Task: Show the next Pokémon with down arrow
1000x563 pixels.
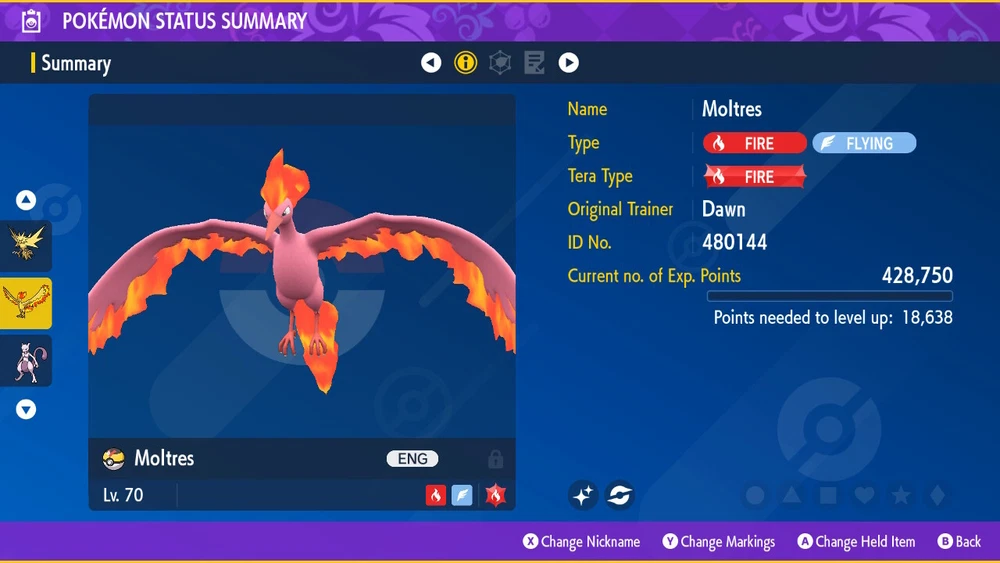Action: [26, 409]
